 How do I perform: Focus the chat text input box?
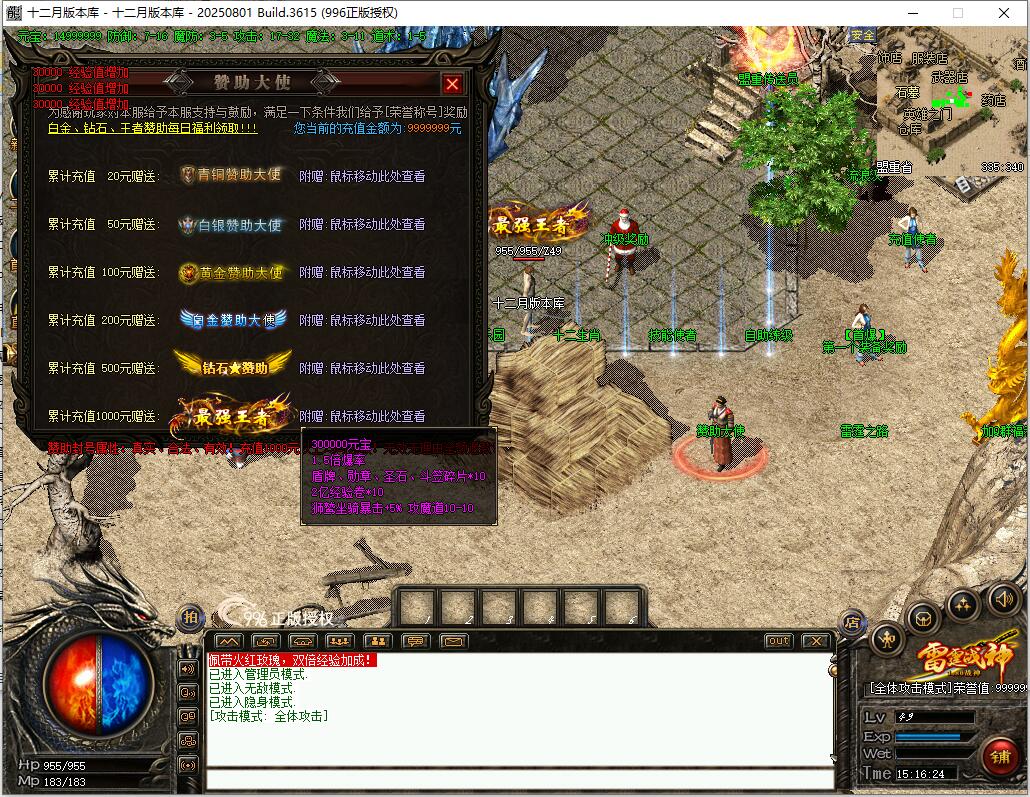[520, 780]
